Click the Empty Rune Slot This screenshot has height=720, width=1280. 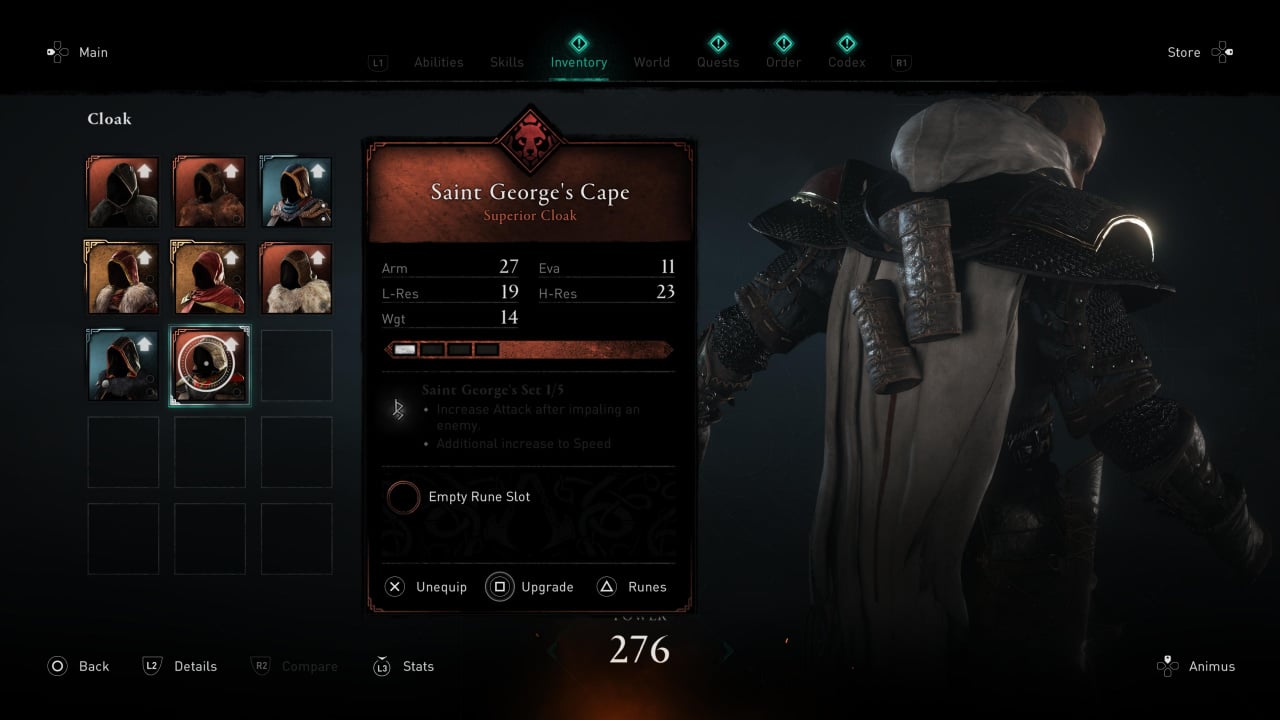tap(404, 497)
